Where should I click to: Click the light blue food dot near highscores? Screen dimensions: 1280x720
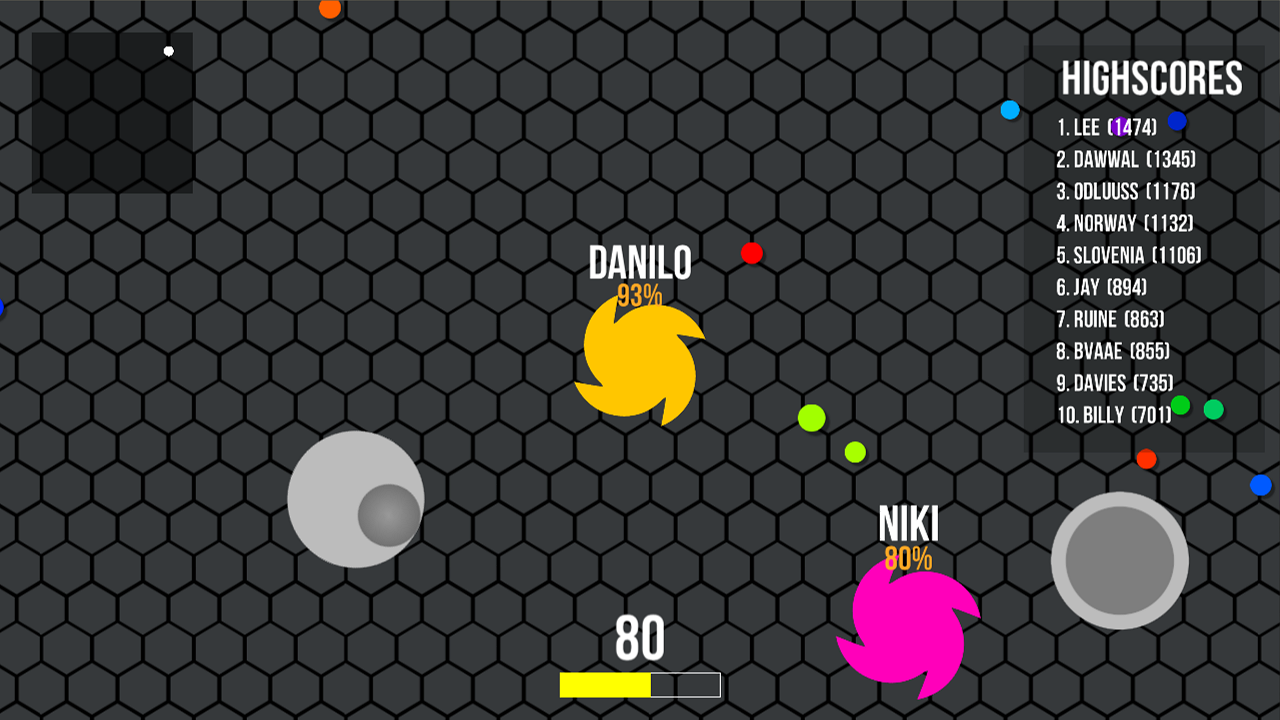[x=1008, y=110]
